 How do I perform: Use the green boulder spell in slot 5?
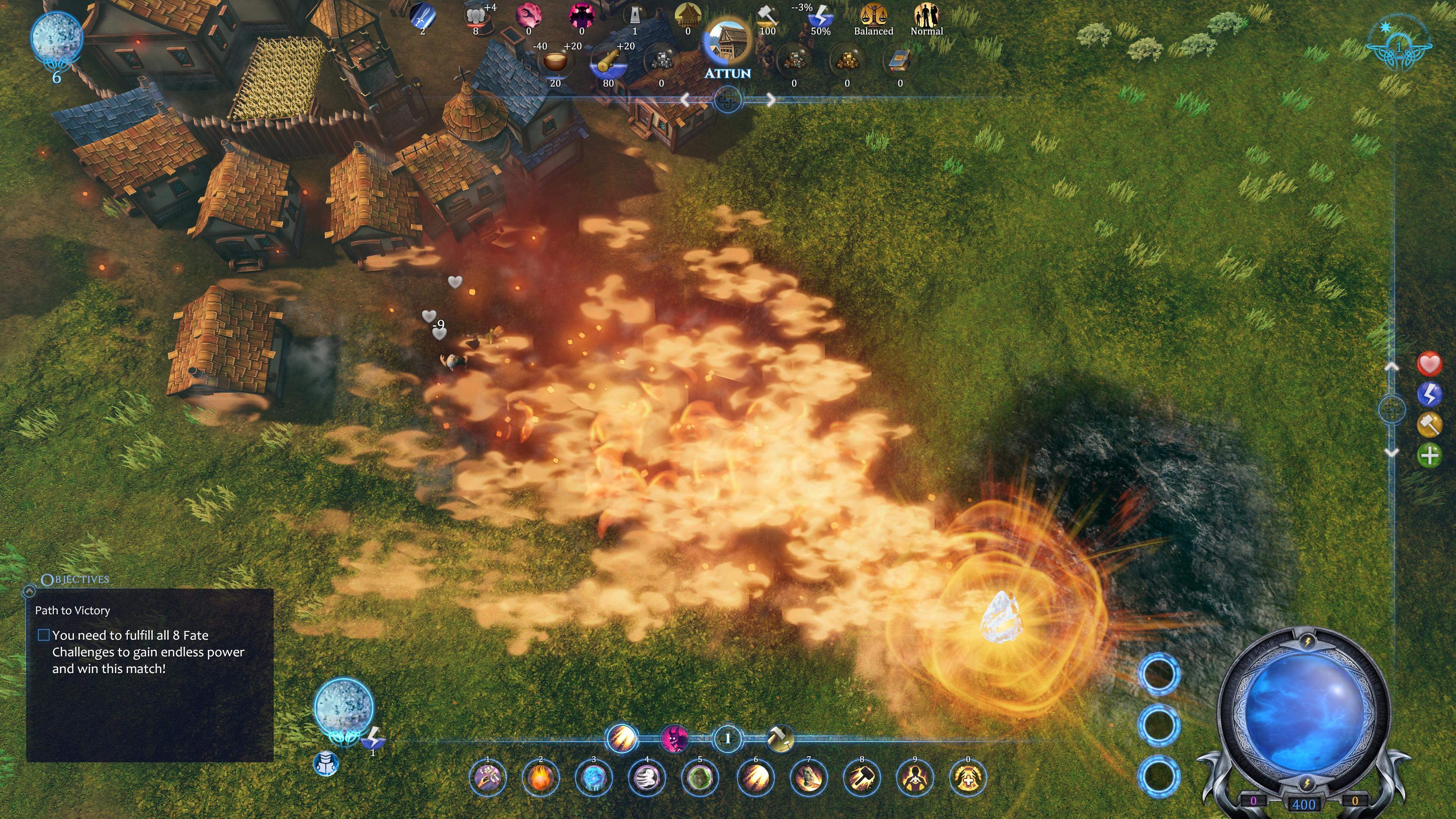[x=700, y=778]
